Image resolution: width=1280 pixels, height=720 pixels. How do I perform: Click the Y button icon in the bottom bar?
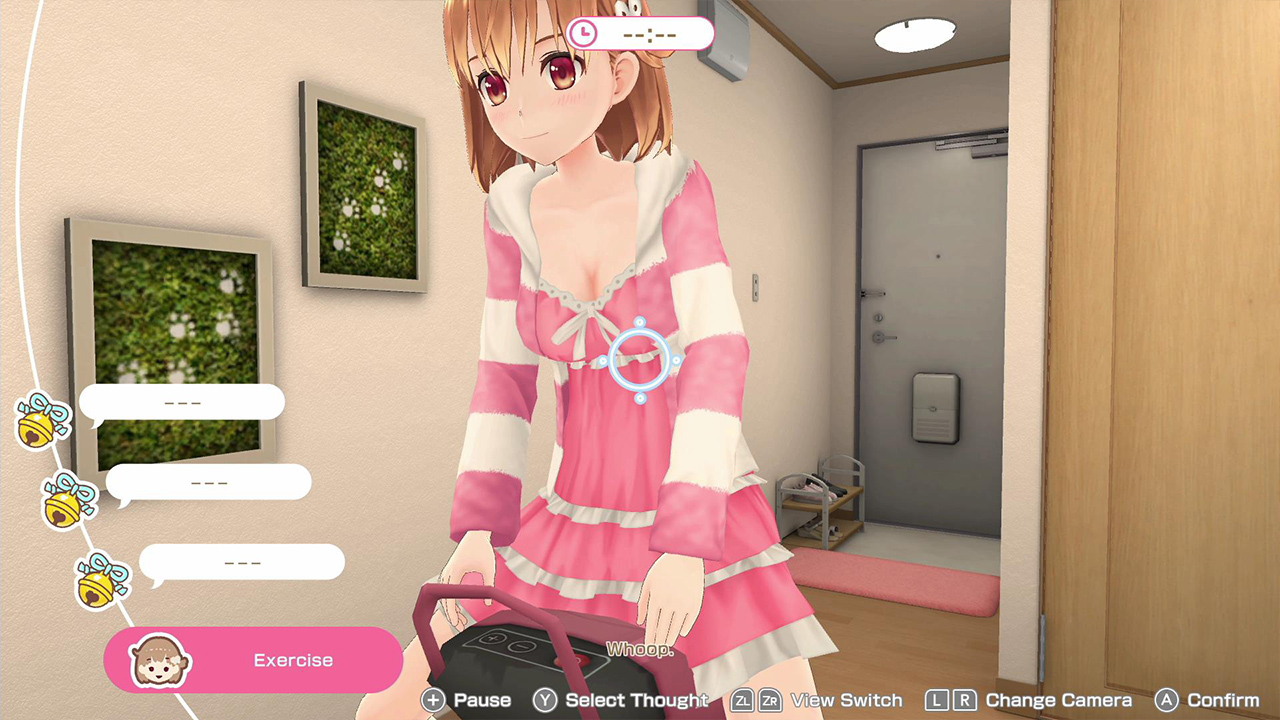click(545, 700)
